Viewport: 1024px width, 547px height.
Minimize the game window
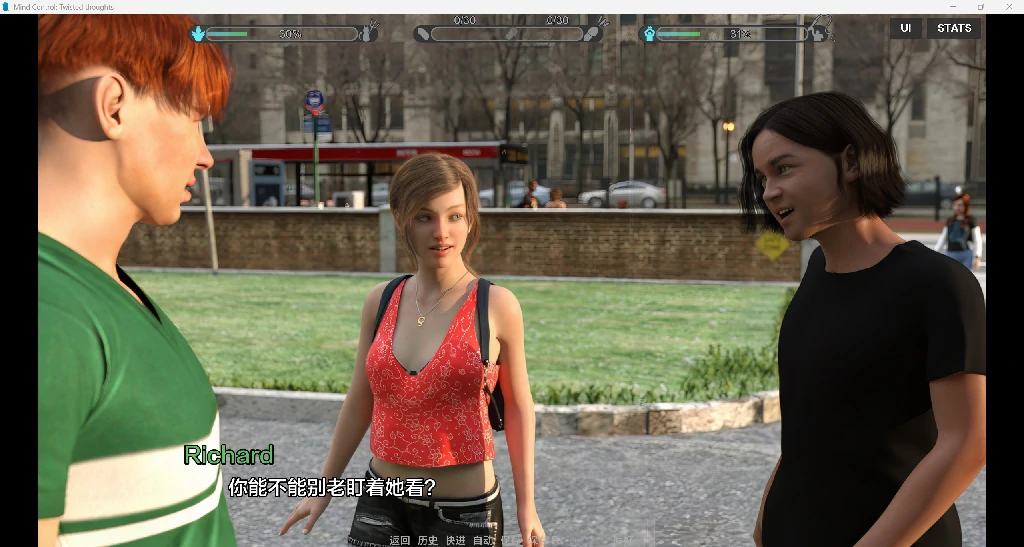pos(952,7)
